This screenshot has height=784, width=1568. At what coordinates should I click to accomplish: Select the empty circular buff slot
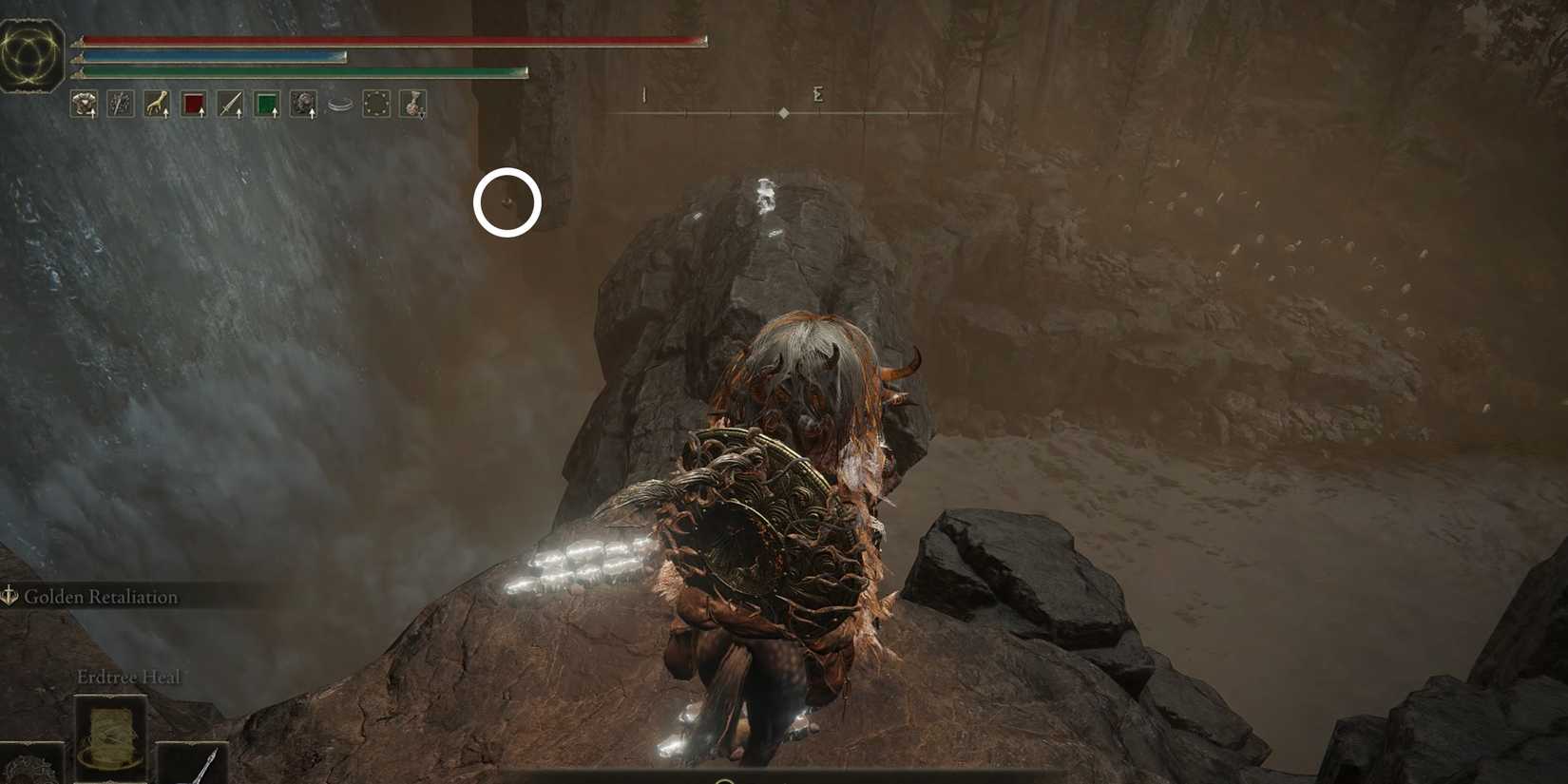point(377,105)
